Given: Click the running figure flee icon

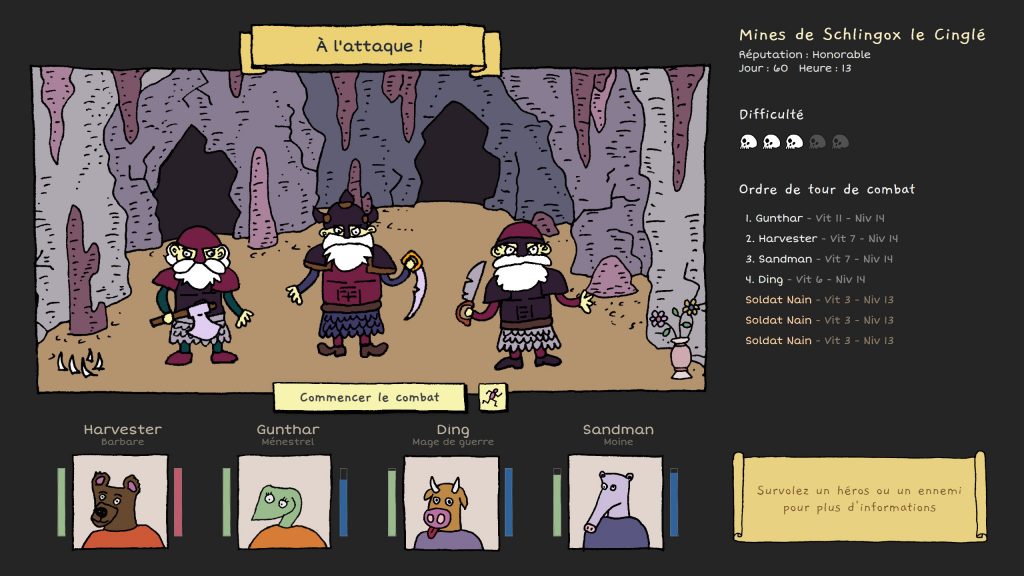Looking at the screenshot, I should click(491, 397).
